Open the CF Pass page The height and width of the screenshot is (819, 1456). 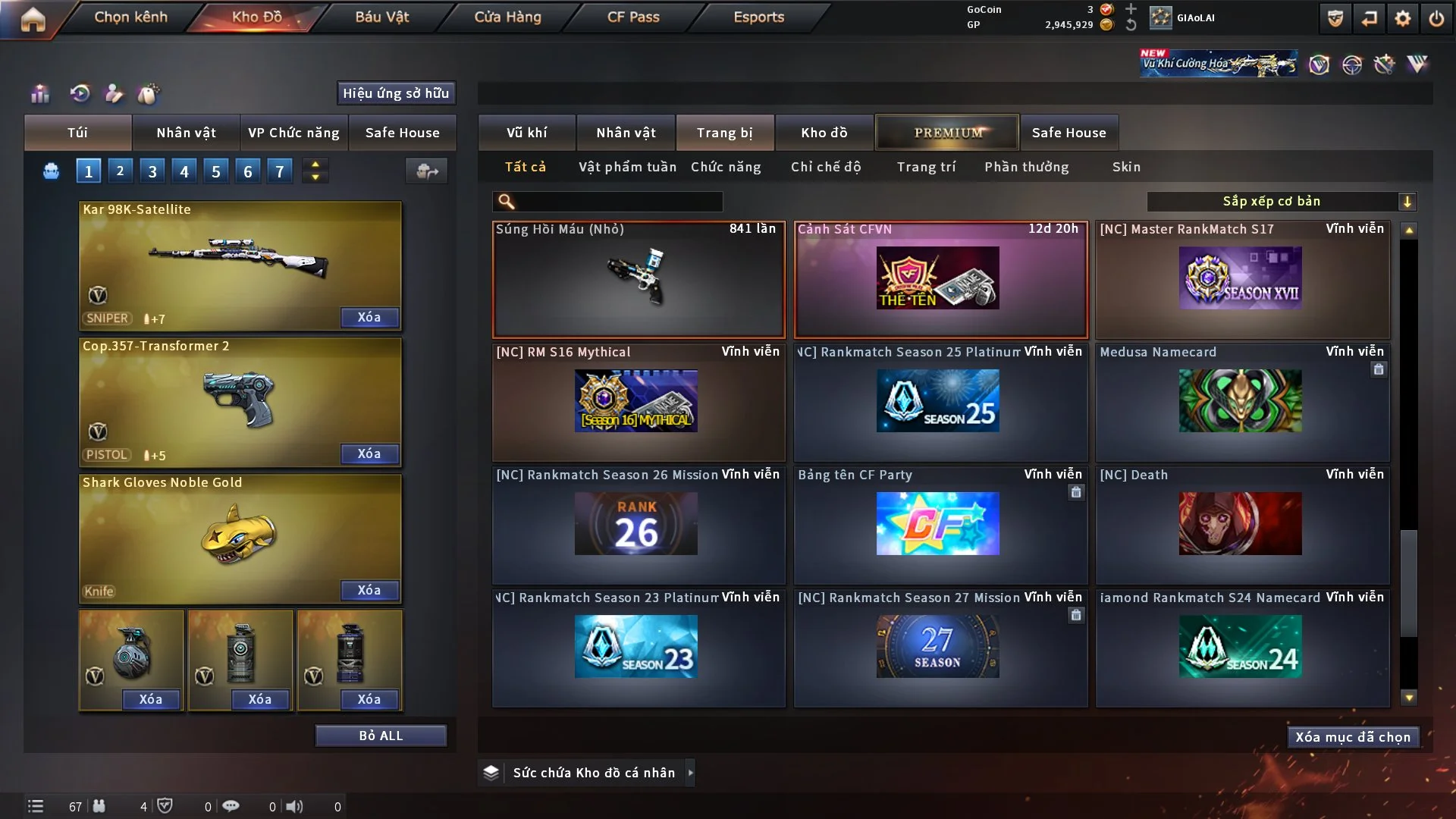tap(633, 17)
